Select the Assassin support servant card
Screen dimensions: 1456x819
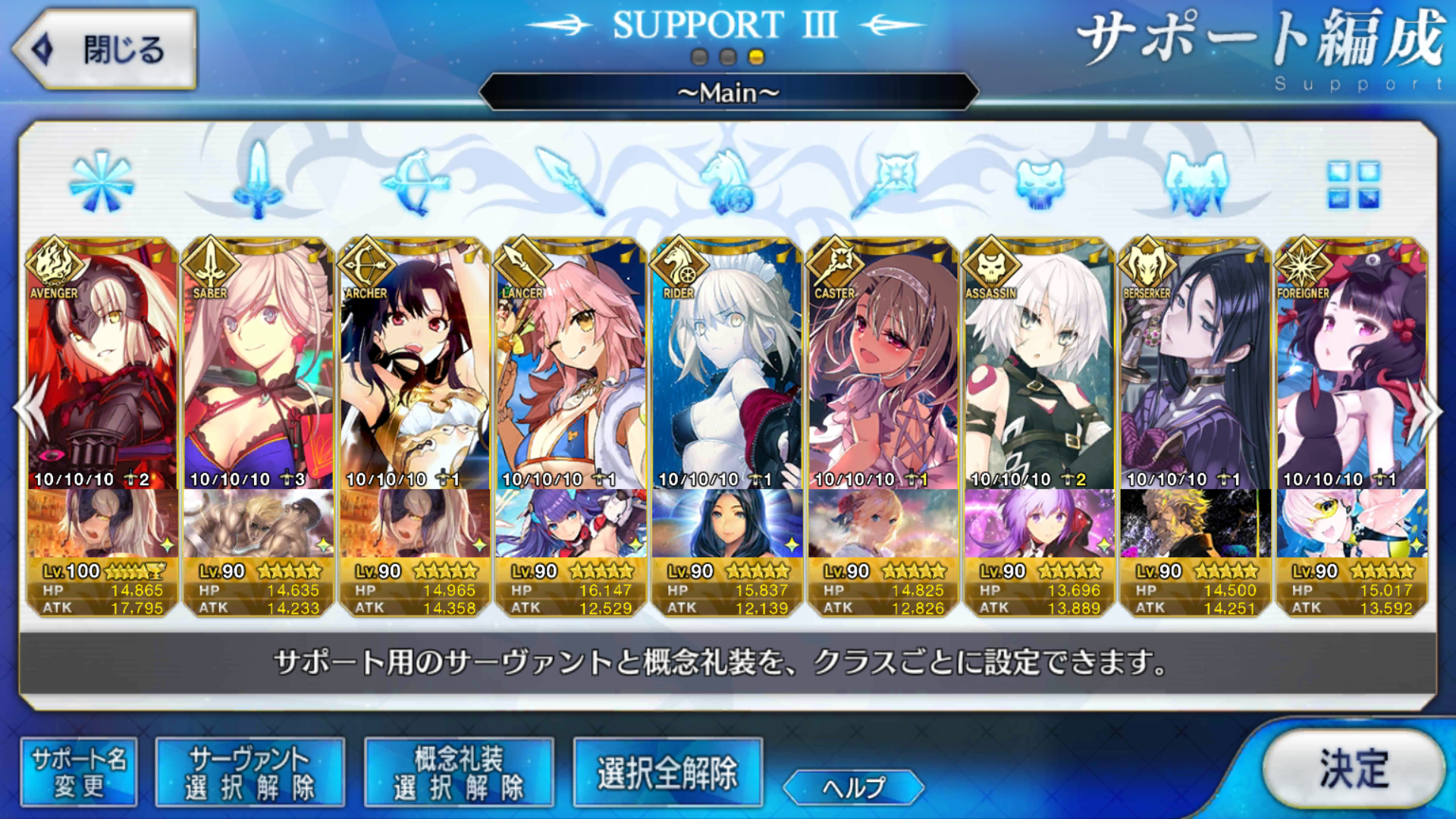click(x=1040, y=364)
